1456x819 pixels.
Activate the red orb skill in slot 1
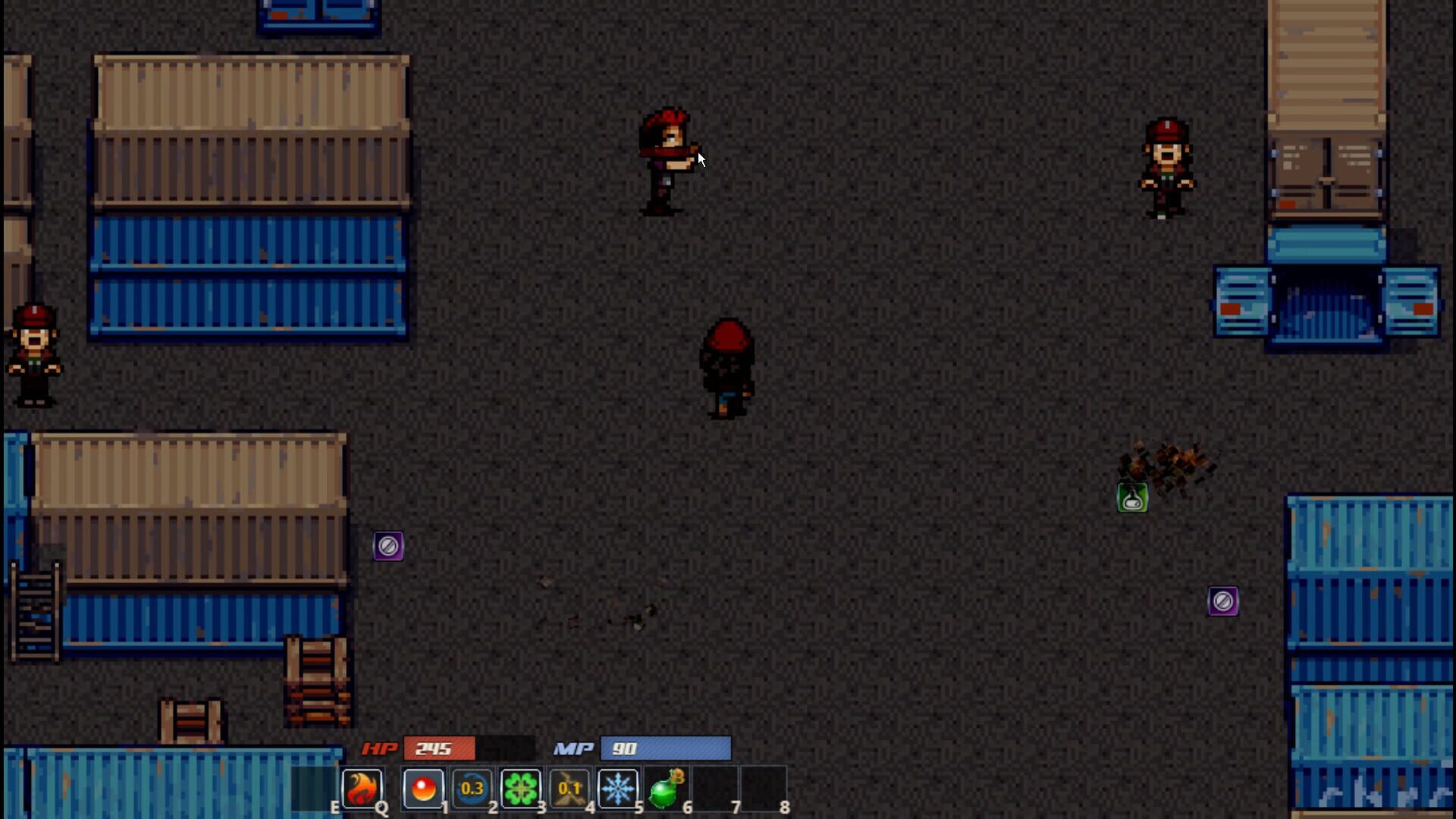[x=423, y=787]
